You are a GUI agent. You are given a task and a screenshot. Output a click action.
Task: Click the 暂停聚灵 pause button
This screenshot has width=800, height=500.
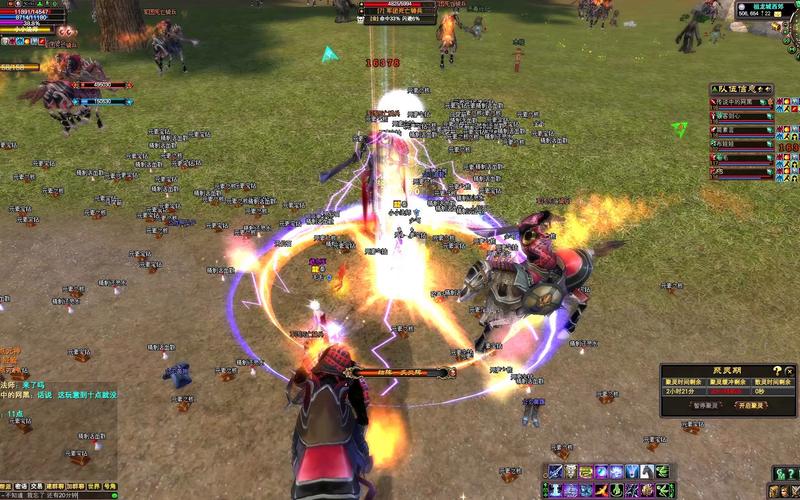(x=706, y=405)
